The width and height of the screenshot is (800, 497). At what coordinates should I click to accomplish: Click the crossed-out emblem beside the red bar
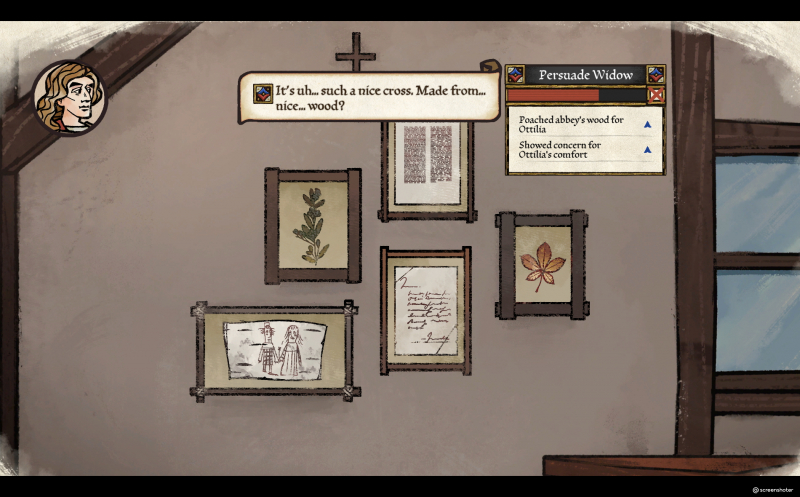656,95
